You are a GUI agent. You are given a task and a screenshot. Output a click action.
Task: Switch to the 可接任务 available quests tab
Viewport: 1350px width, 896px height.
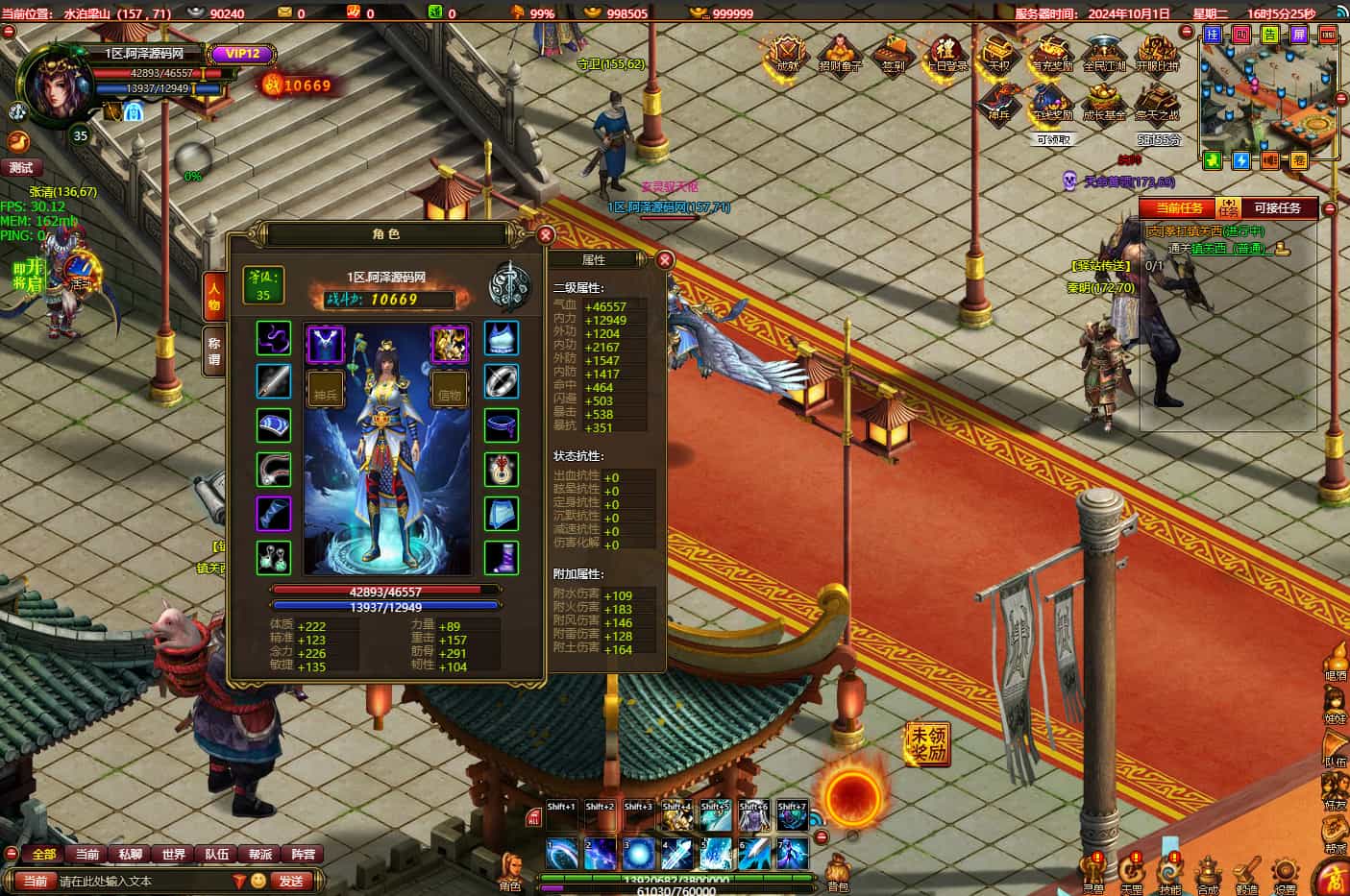[x=1277, y=208]
